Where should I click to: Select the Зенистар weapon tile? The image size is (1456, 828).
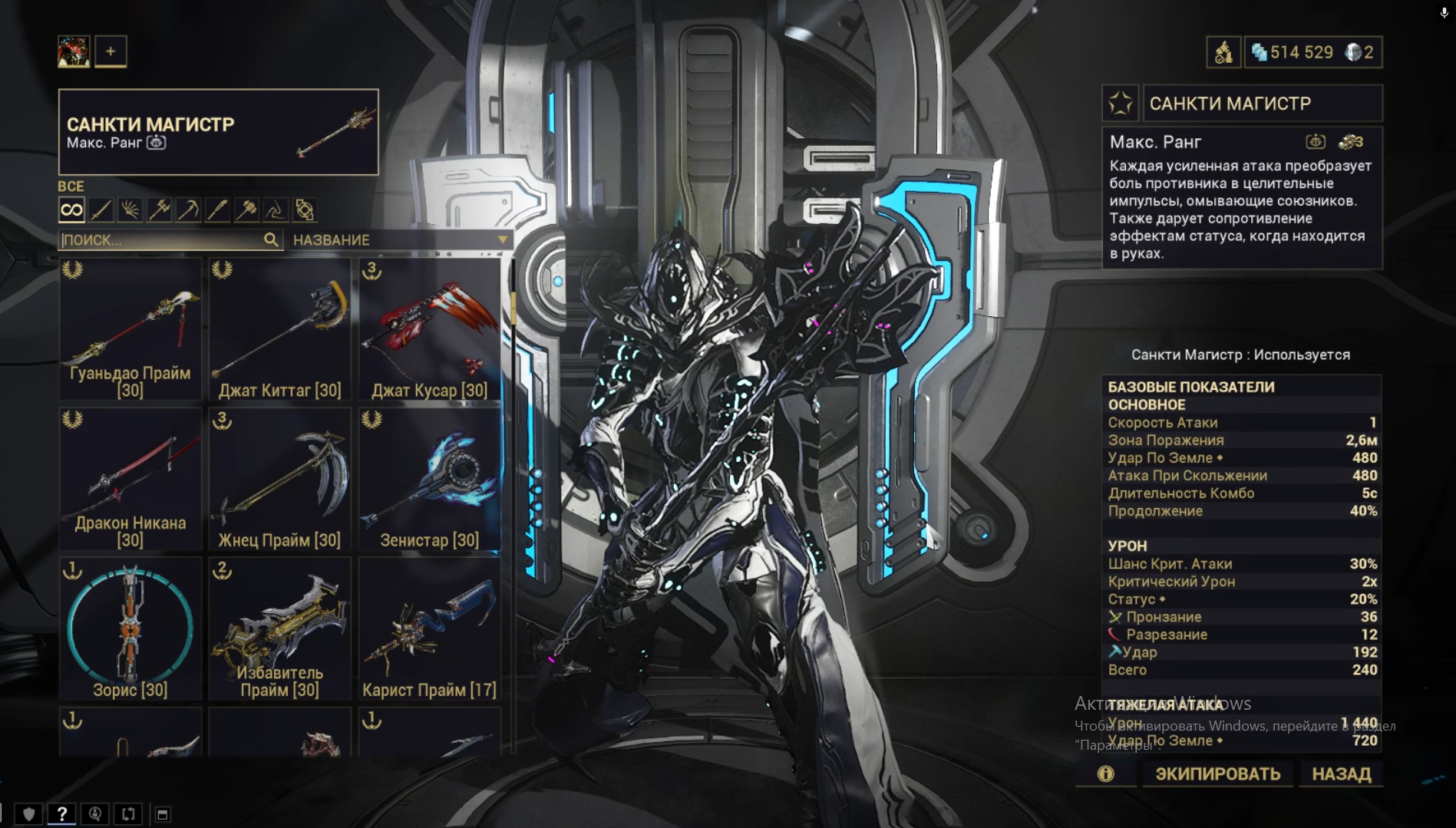point(430,479)
